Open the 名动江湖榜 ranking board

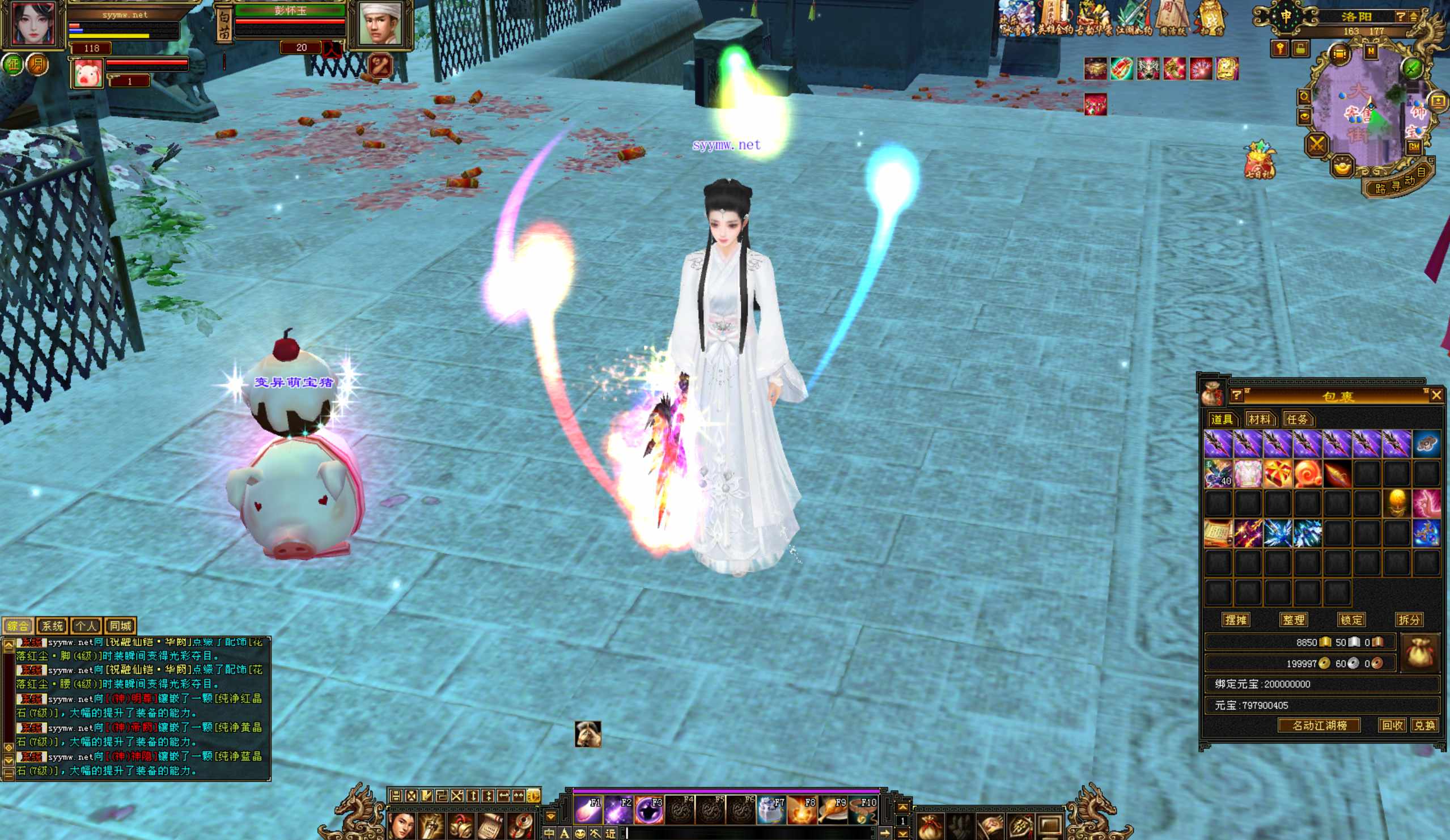click(1320, 726)
